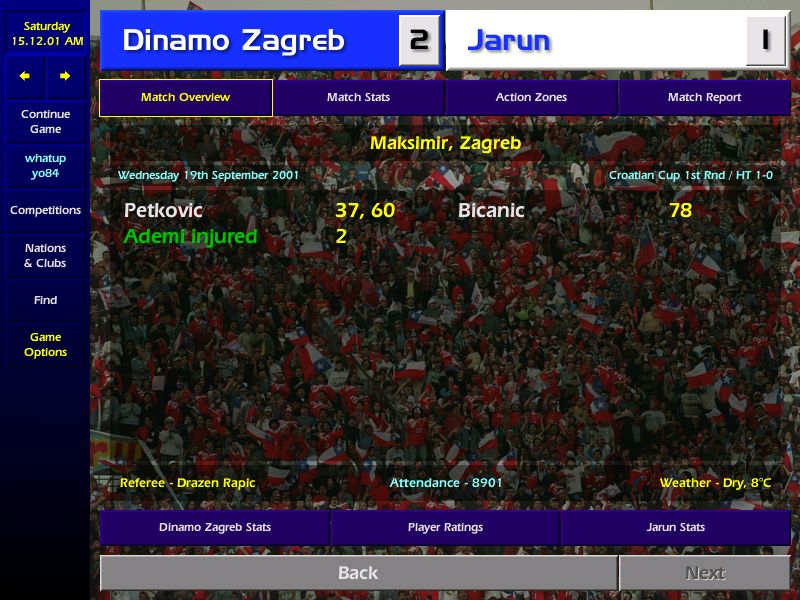Switch to Action Zones tab
This screenshot has width=800, height=600.
[x=531, y=98]
